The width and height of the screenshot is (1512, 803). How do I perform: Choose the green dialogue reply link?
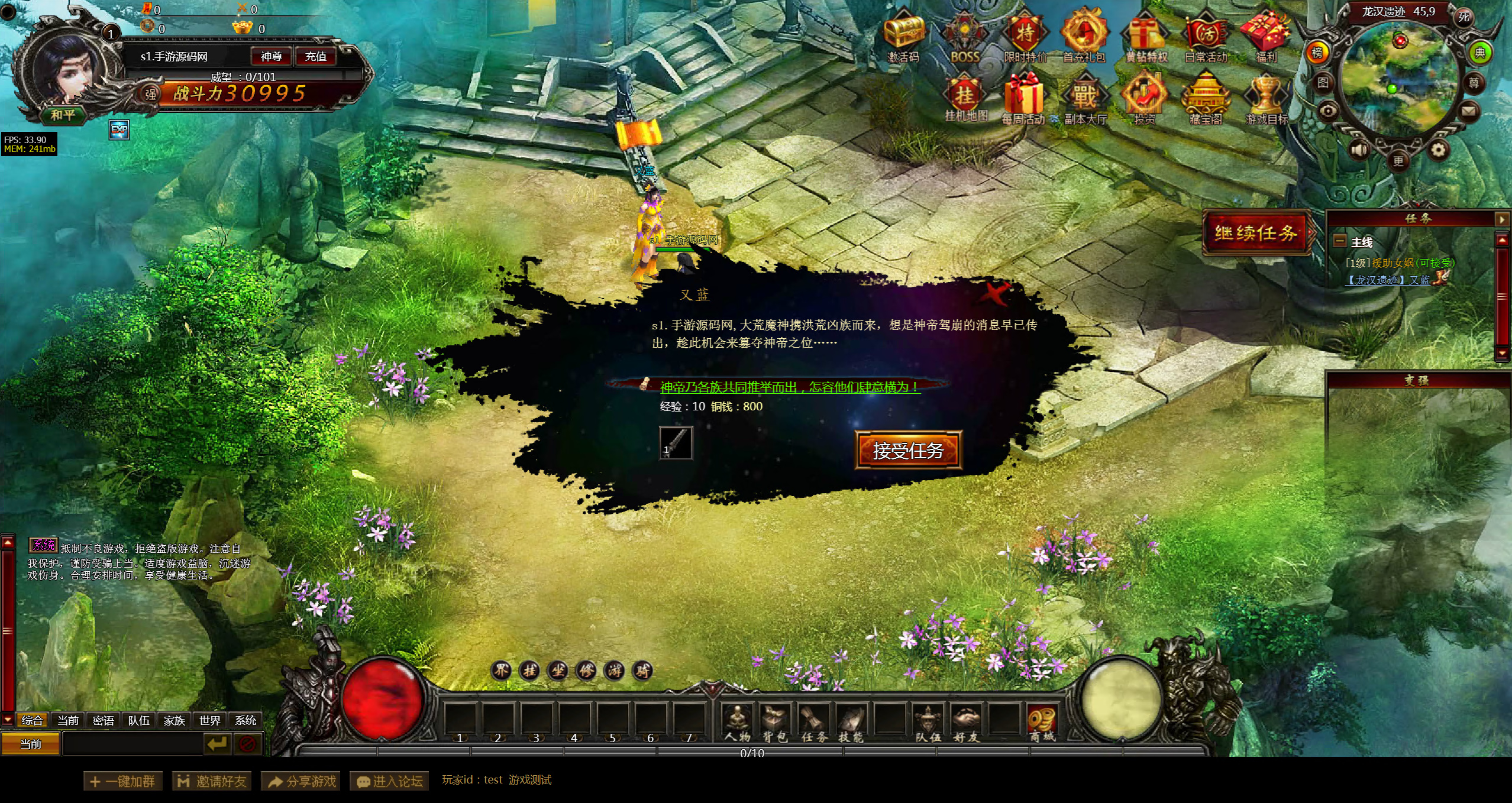click(x=789, y=387)
